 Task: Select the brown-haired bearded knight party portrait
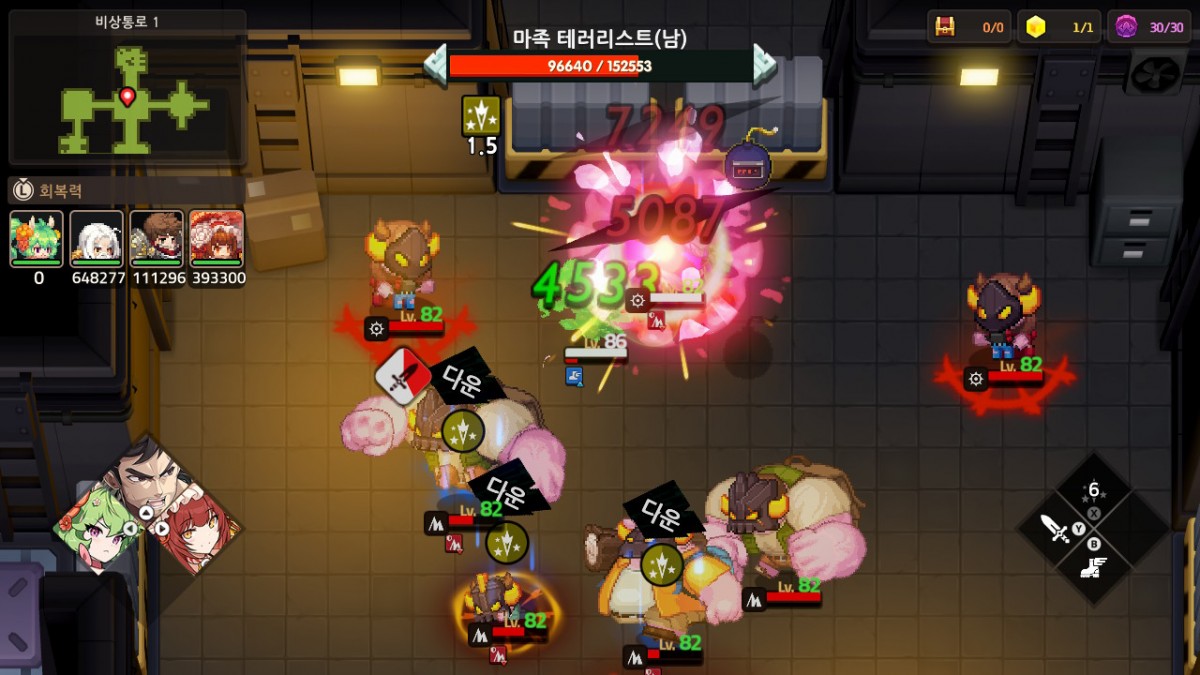pyautogui.click(x=157, y=238)
